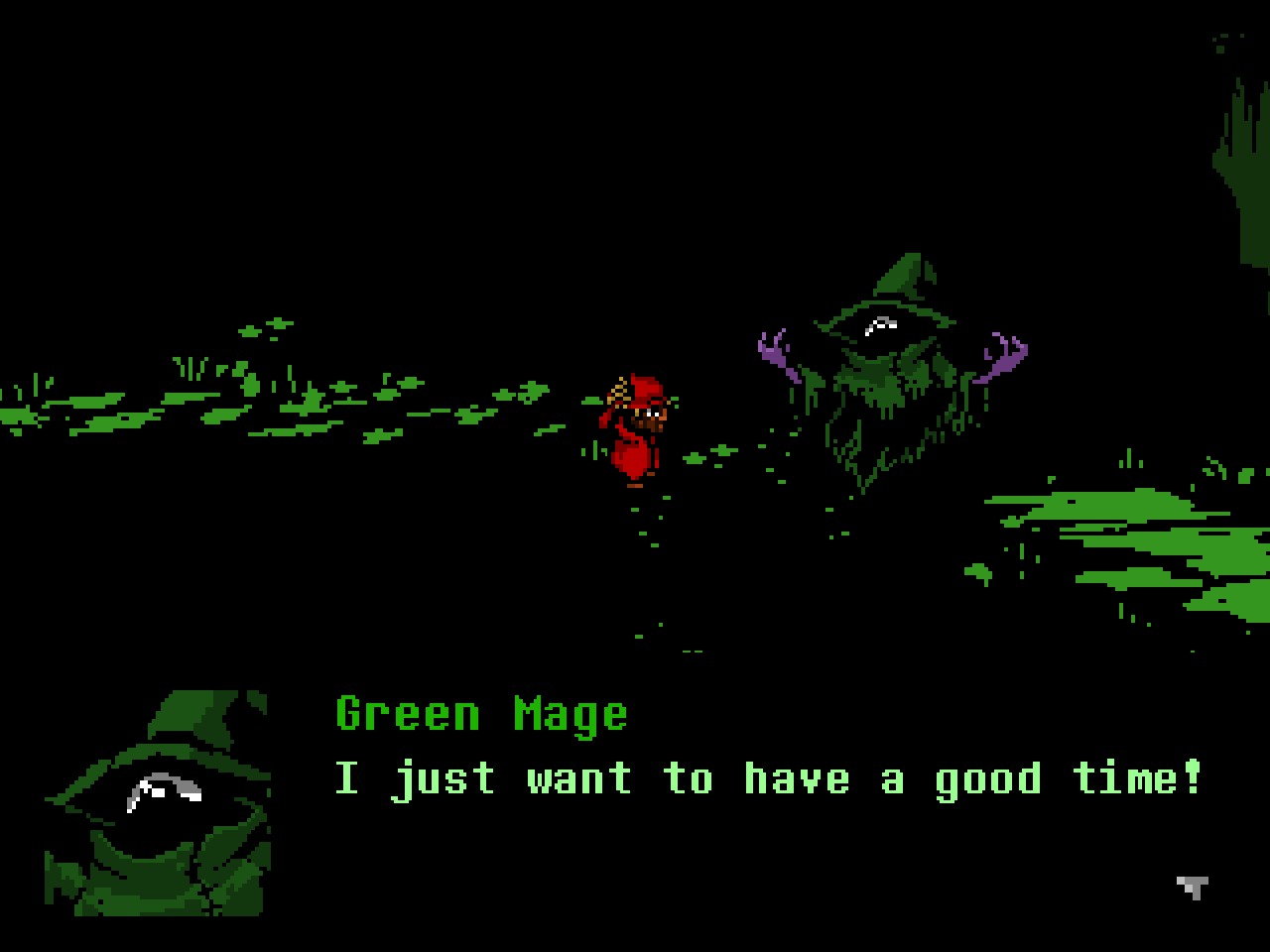
Task: Advance dialogue with the gray arrow indicator
Action: tap(1193, 887)
